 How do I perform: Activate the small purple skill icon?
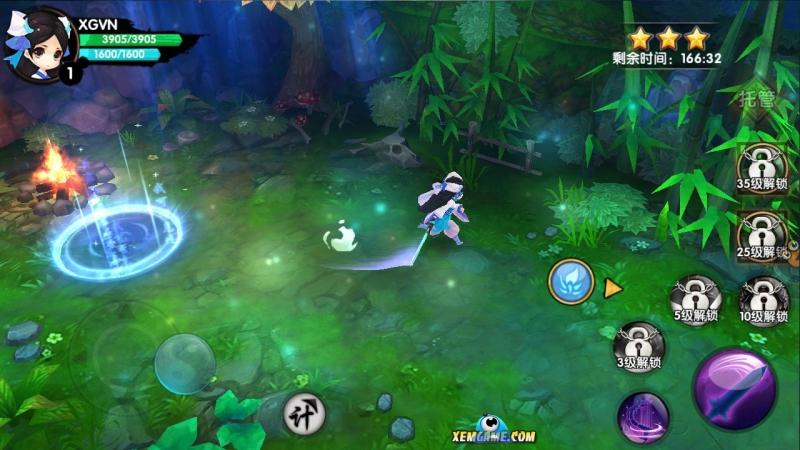coord(643,416)
